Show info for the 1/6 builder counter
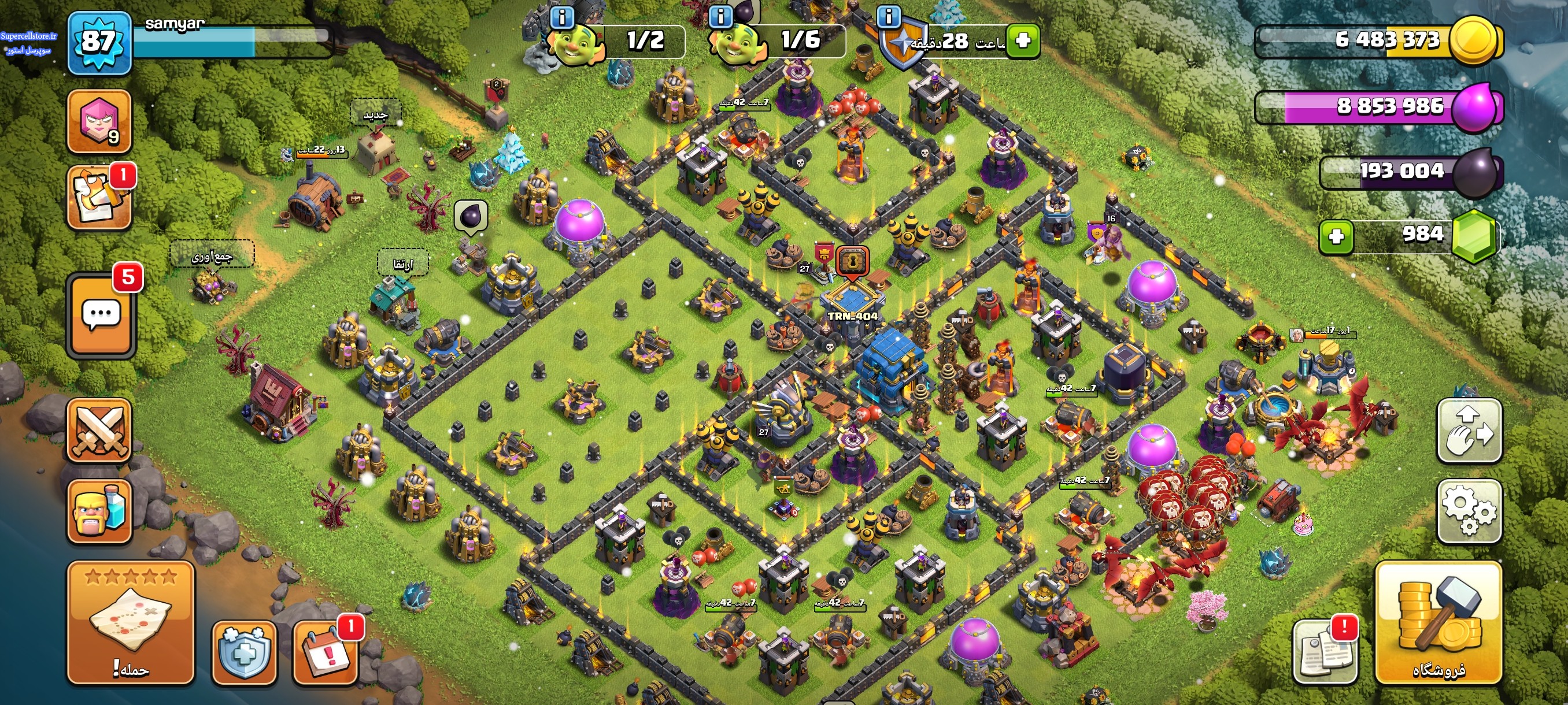 (721, 16)
